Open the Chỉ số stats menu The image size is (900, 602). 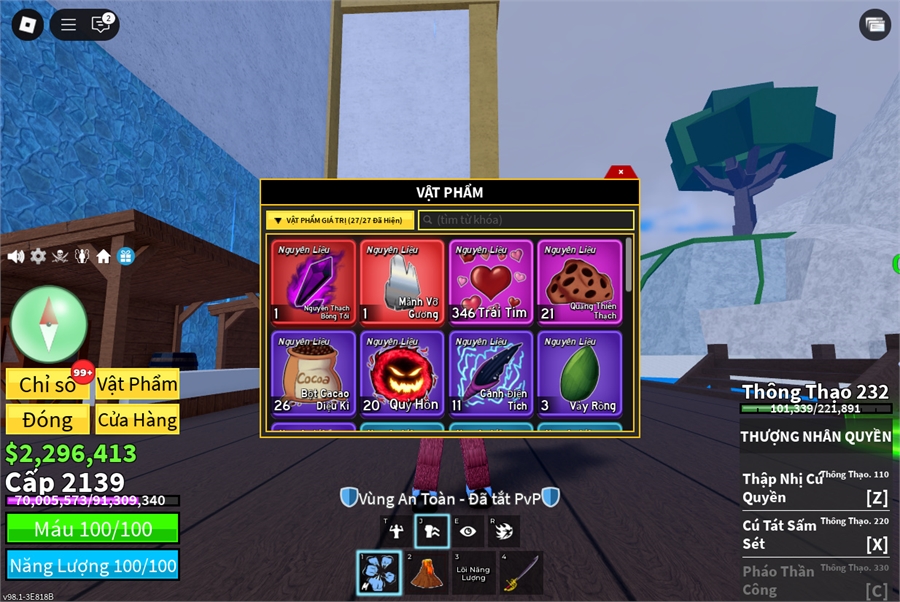pyautogui.click(x=48, y=385)
